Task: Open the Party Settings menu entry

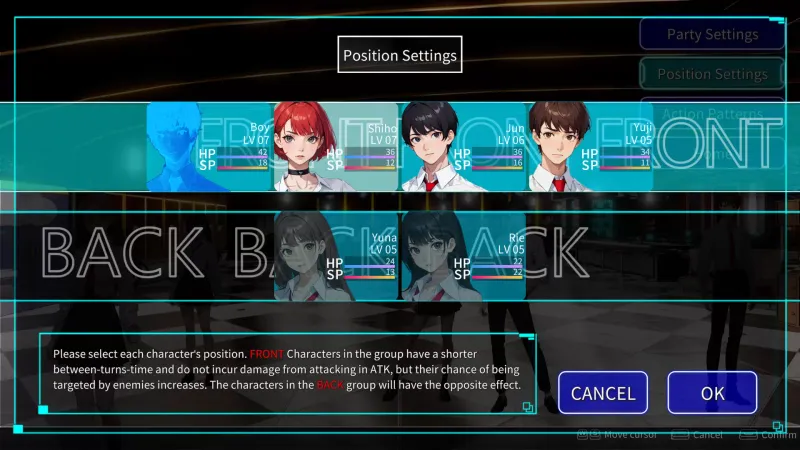Action: [712, 34]
